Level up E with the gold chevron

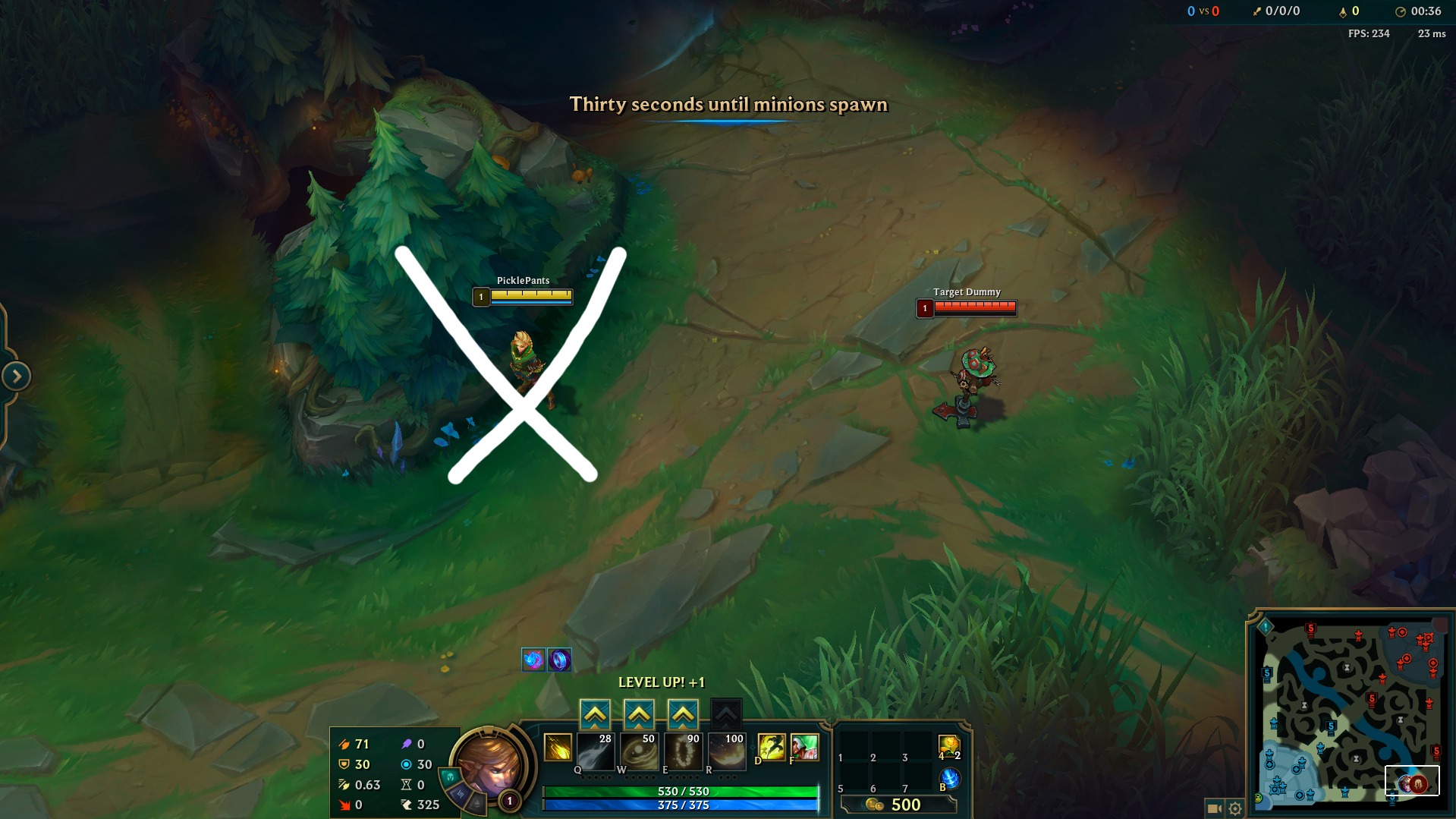coord(684,713)
